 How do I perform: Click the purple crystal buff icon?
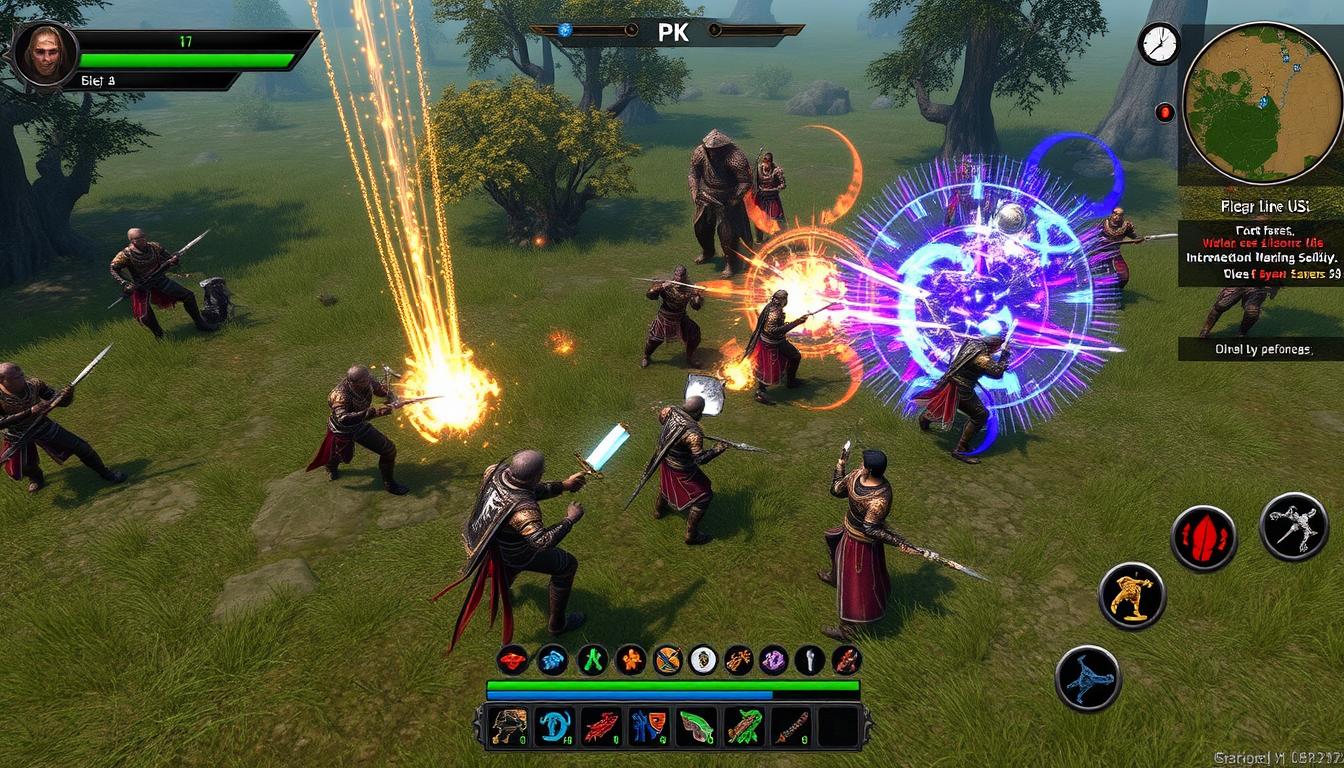773,659
